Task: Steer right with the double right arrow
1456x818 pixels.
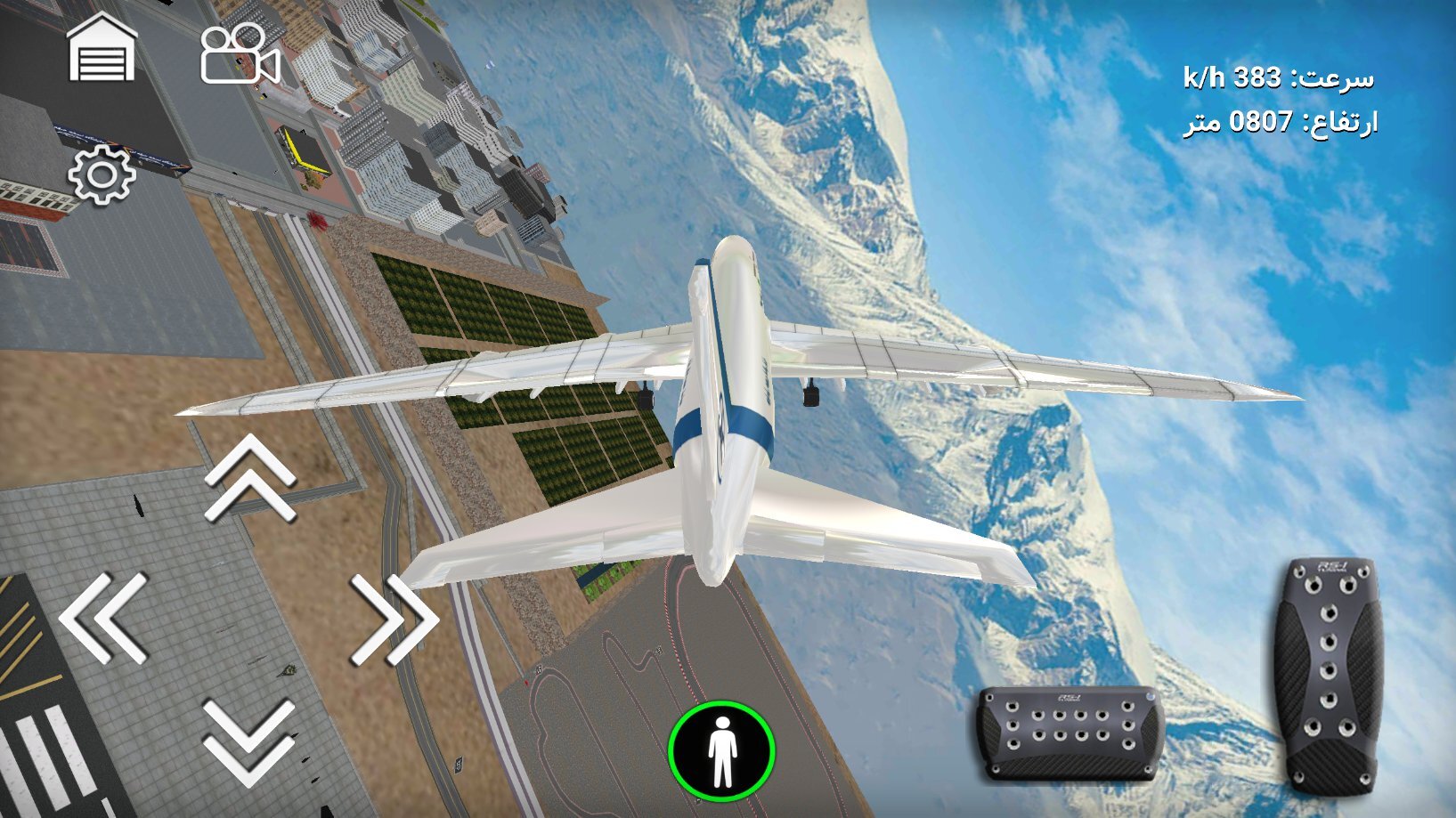Action: click(x=394, y=619)
